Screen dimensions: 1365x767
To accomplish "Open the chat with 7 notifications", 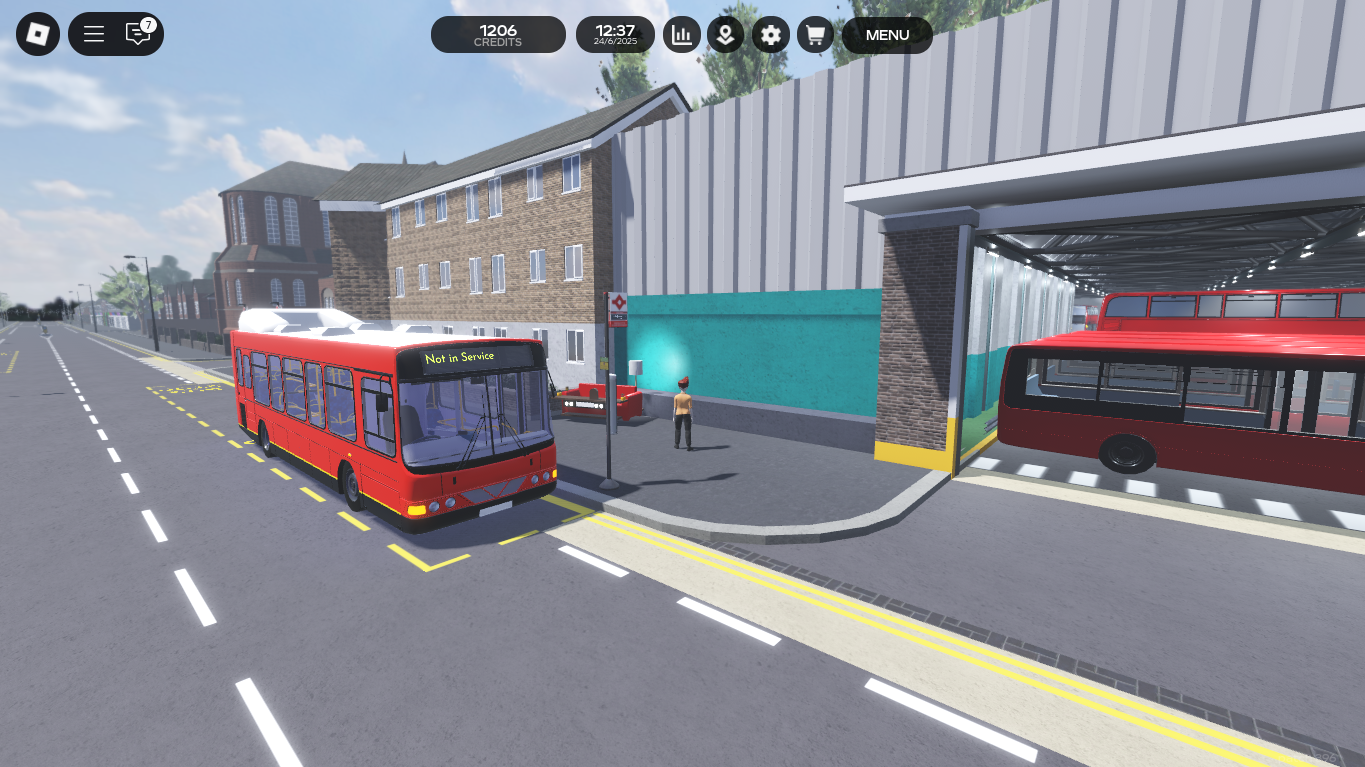I will coord(138,34).
